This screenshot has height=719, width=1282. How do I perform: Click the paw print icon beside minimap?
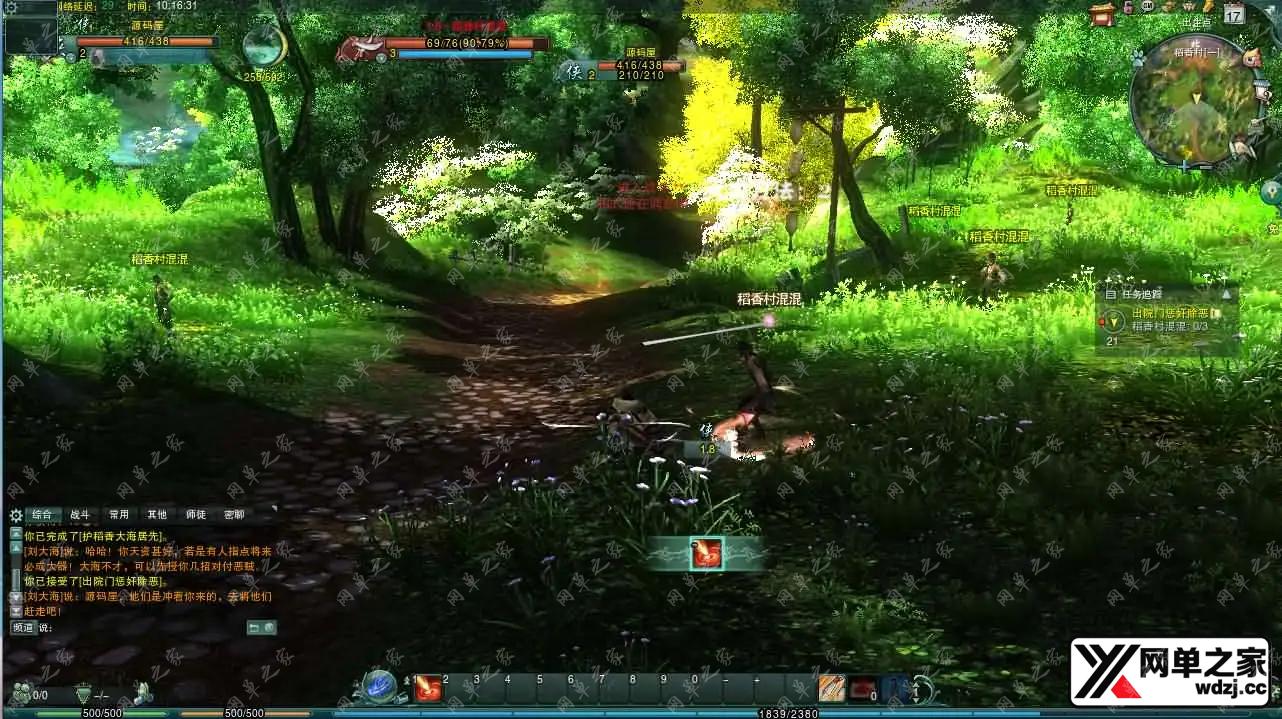pyautogui.click(x=1137, y=59)
